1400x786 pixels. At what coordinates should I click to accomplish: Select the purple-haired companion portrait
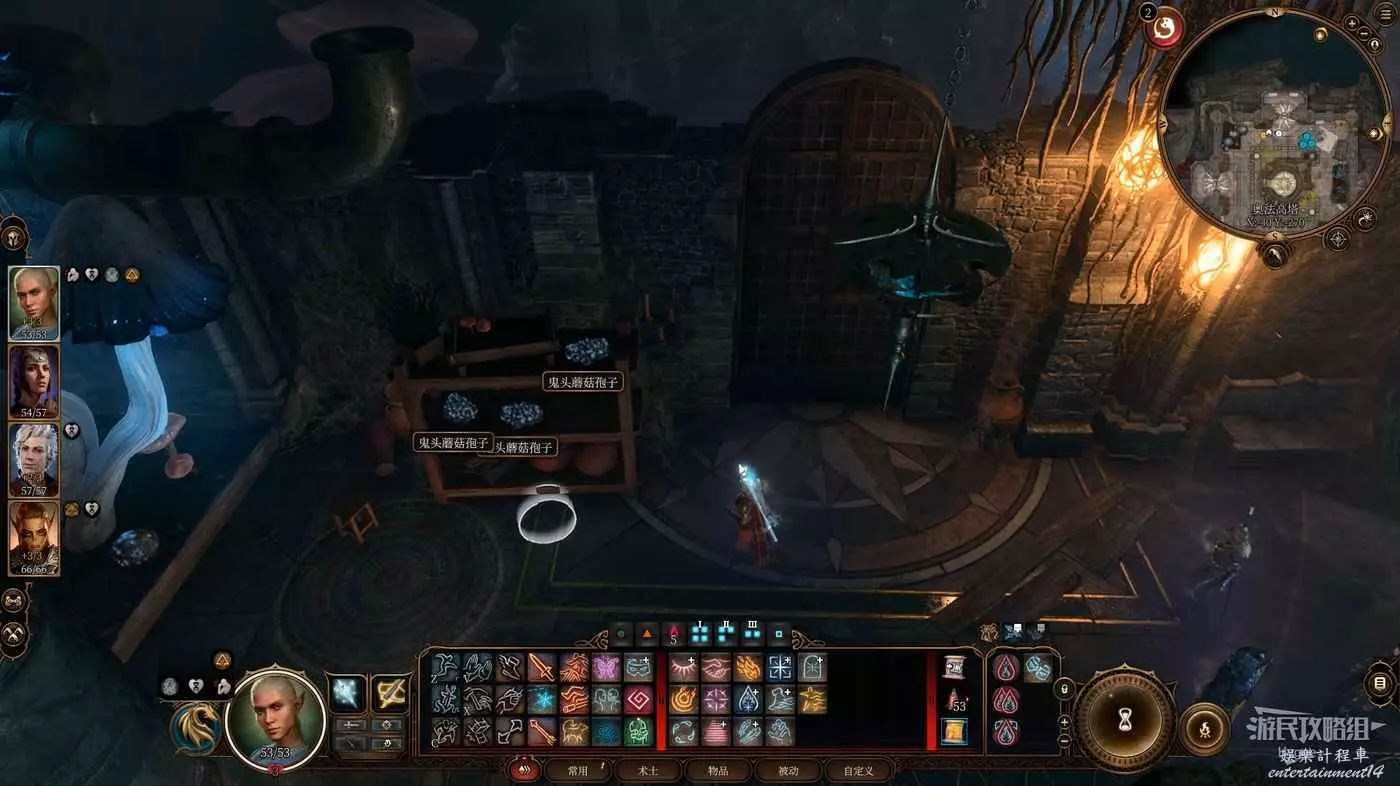[34, 382]
